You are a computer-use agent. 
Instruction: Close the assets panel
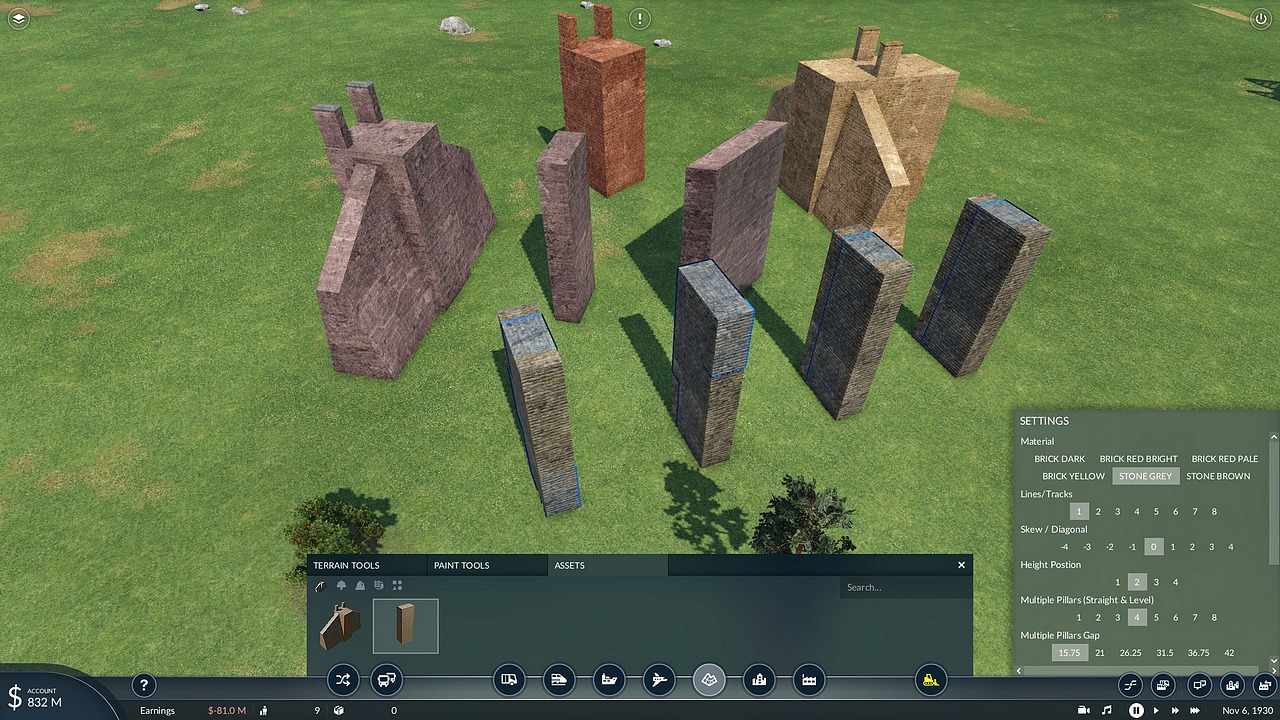[962, 565]
